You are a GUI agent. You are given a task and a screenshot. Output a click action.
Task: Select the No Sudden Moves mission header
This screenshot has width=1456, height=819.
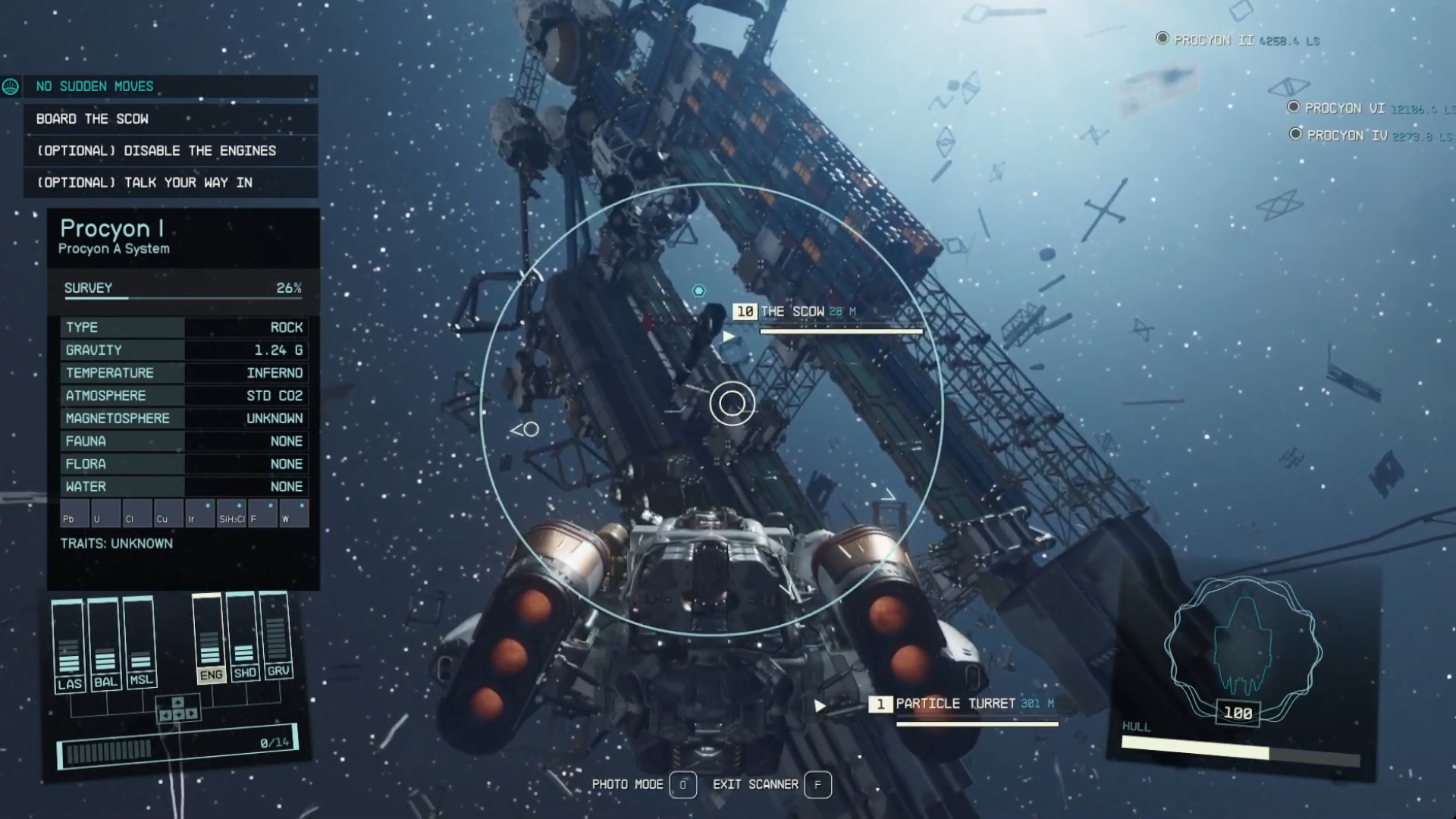[95, 86]
